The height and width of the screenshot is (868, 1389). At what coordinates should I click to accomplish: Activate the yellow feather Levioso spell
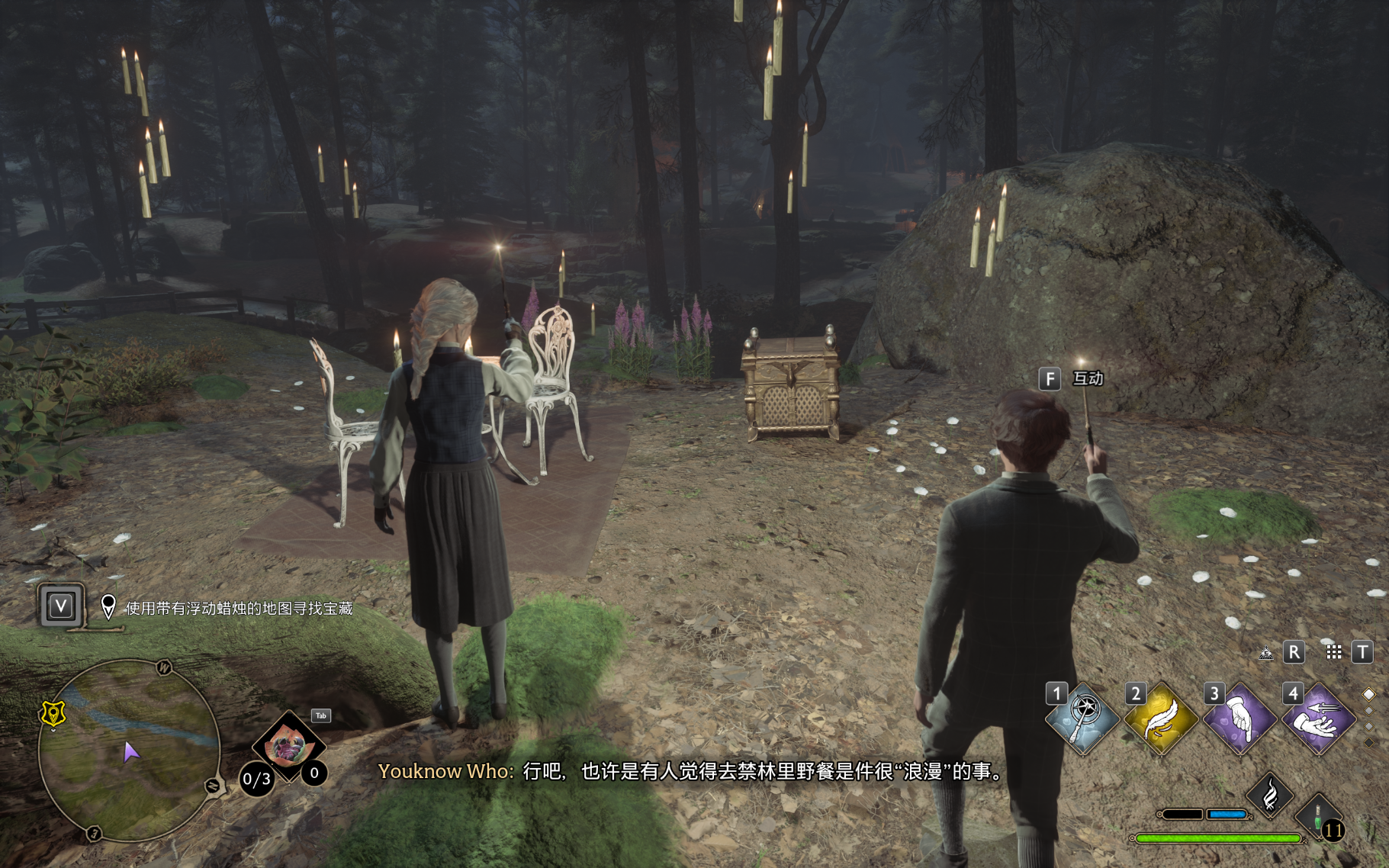pos(1161,719)
